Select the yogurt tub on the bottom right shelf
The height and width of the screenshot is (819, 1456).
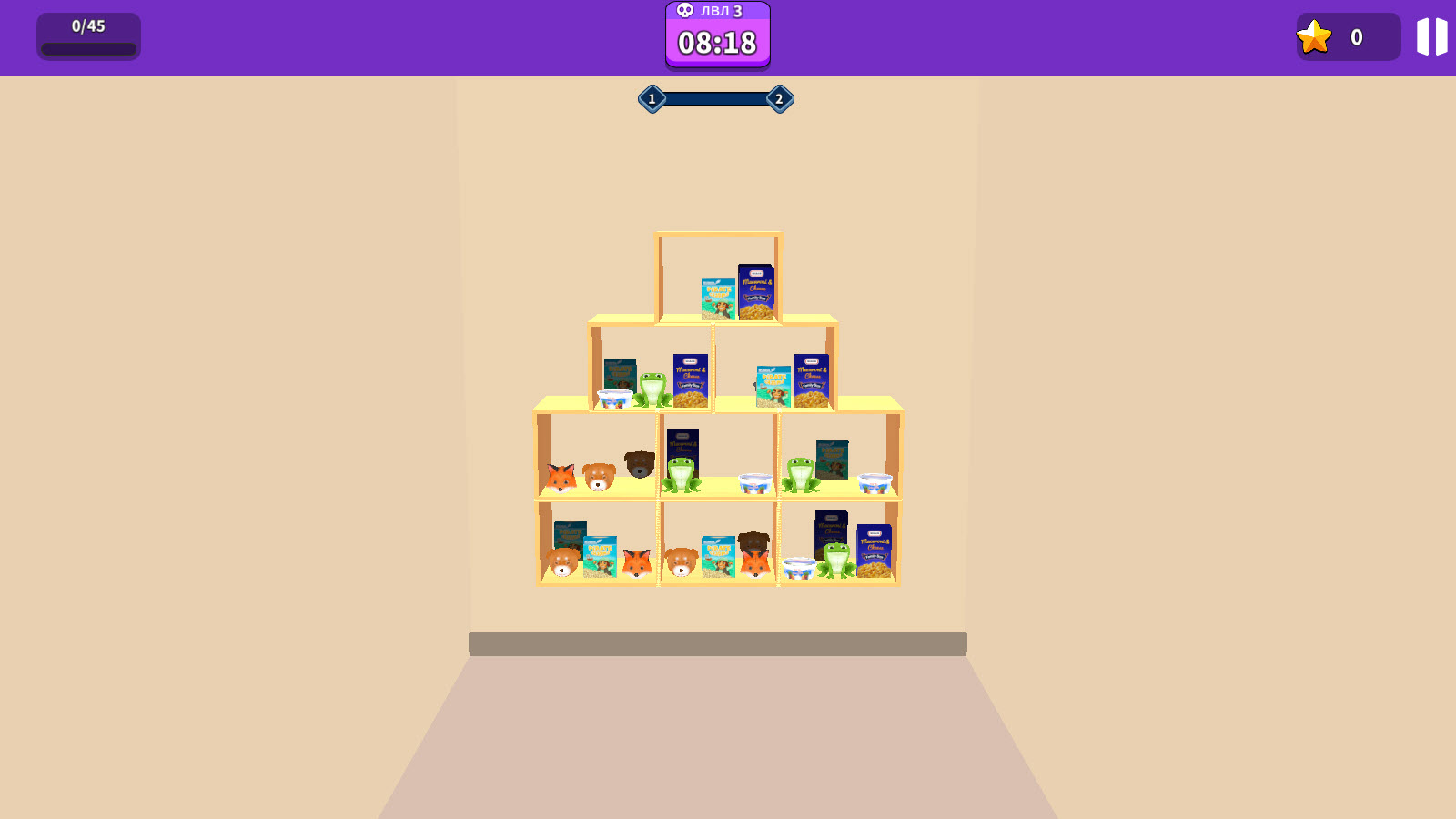pos(799,568)
